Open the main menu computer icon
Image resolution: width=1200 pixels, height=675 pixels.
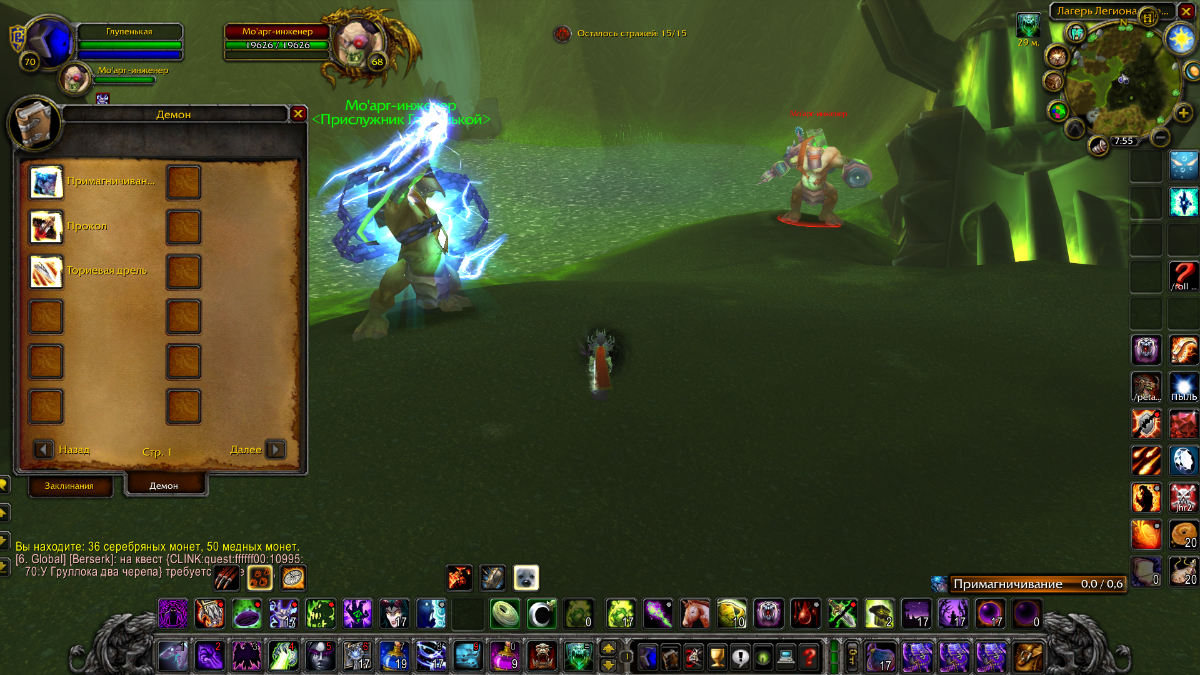point(786,657)
